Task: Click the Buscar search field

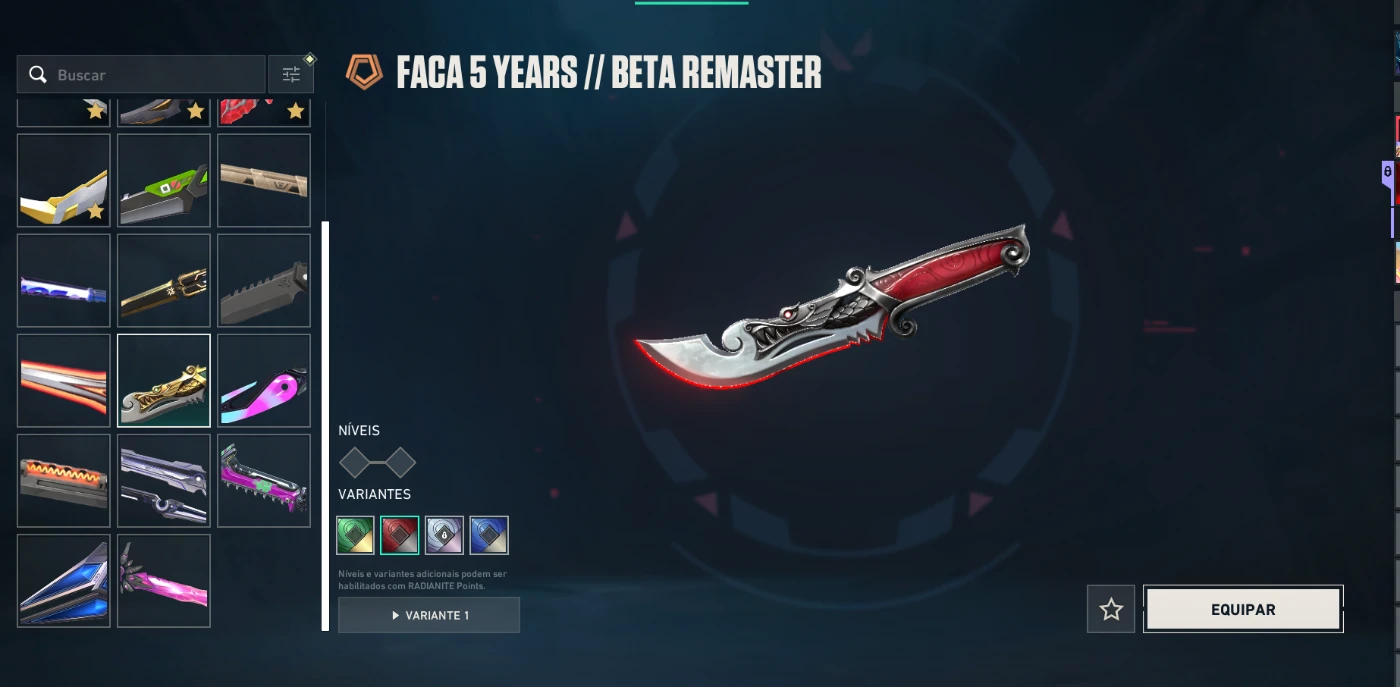Action: click(x=150, y=75)
